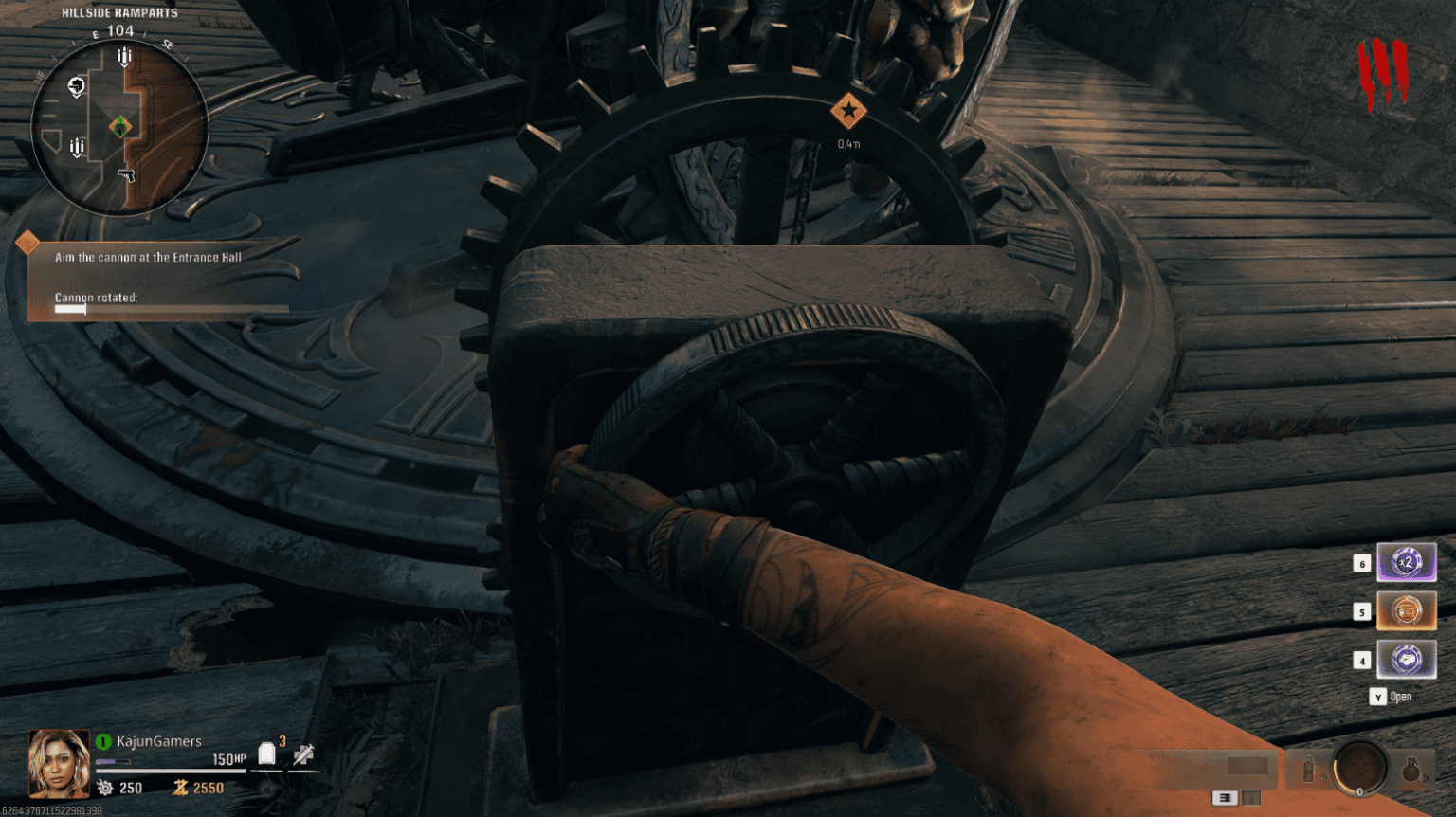Select the armor plate icon showing 3
This screenshot has width=1456, height=817.
click(268, 754)
